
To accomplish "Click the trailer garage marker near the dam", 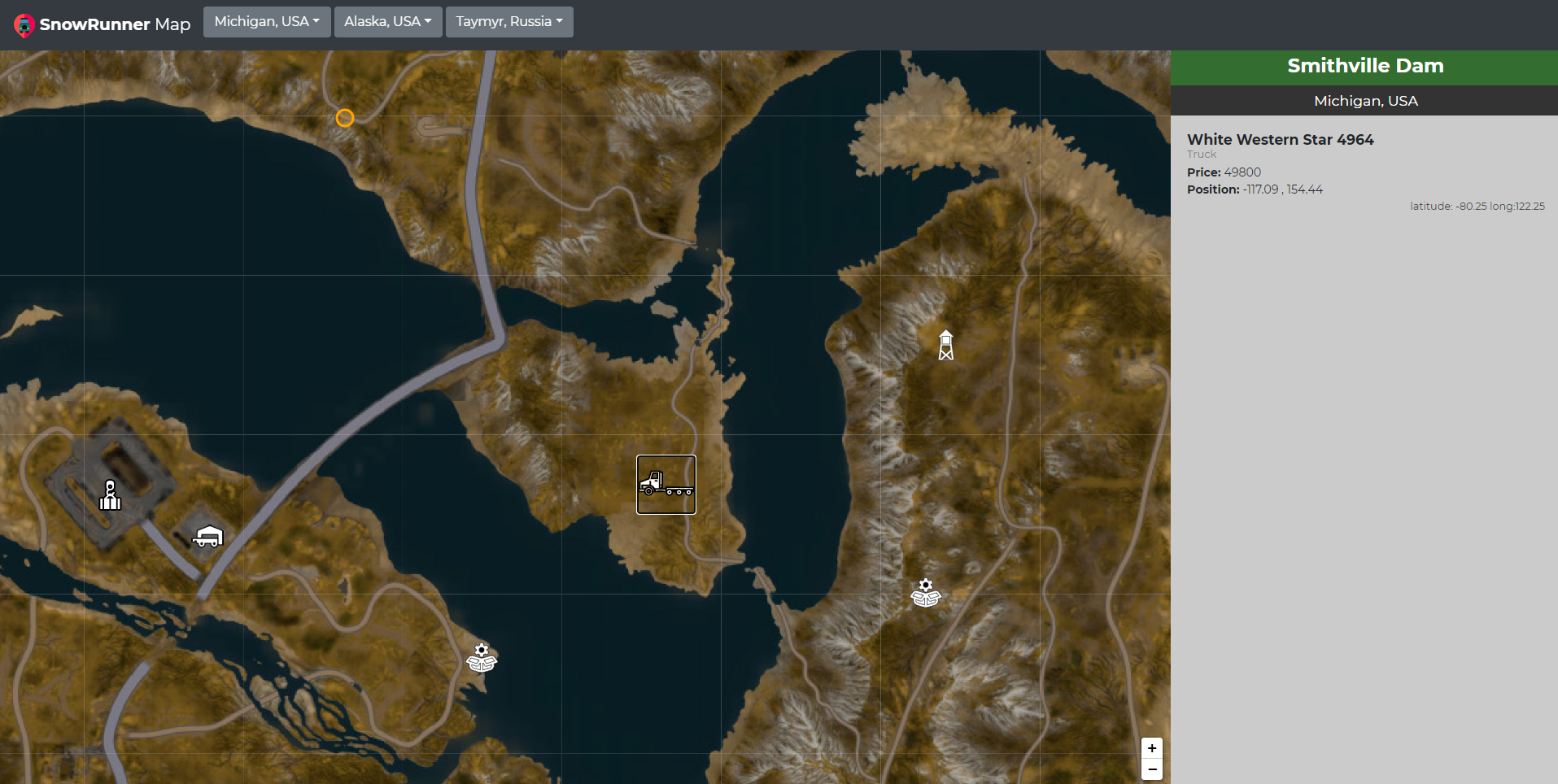I will coord(207,537).
